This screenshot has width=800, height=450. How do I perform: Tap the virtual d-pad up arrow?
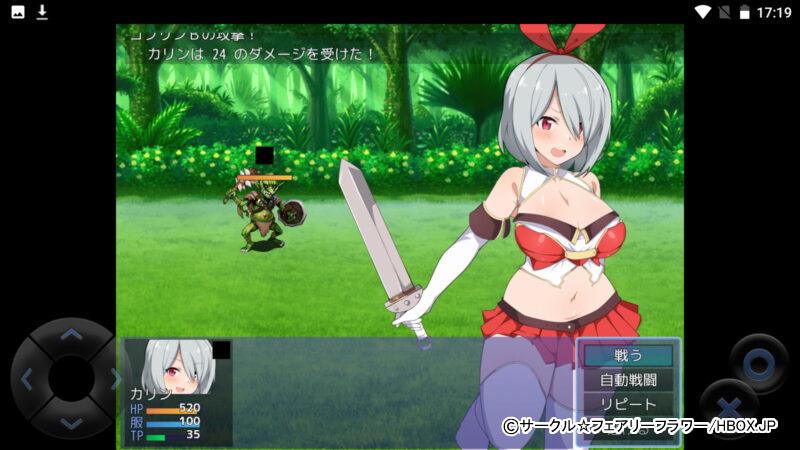(70, 336)
